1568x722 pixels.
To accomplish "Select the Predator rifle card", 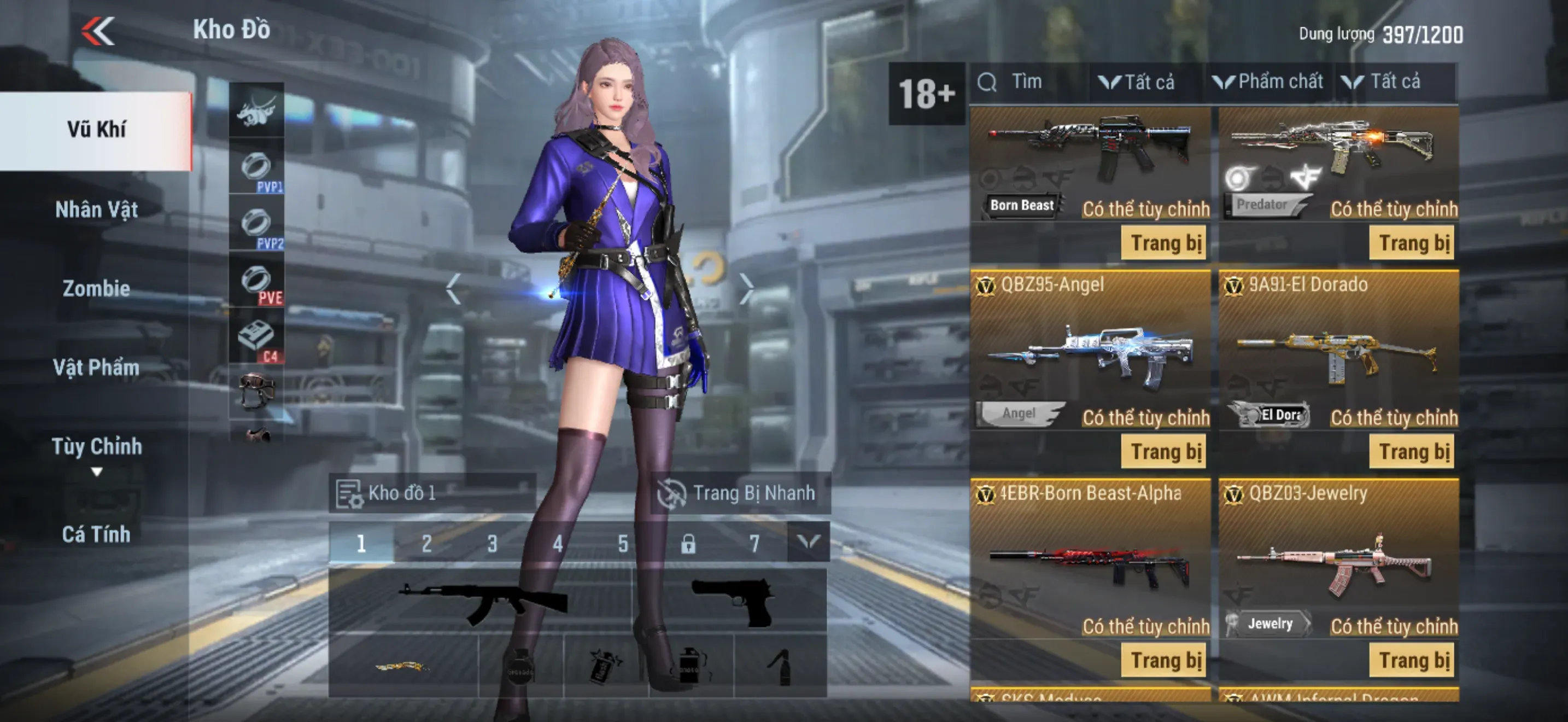I will click(x=1338, y=158).
